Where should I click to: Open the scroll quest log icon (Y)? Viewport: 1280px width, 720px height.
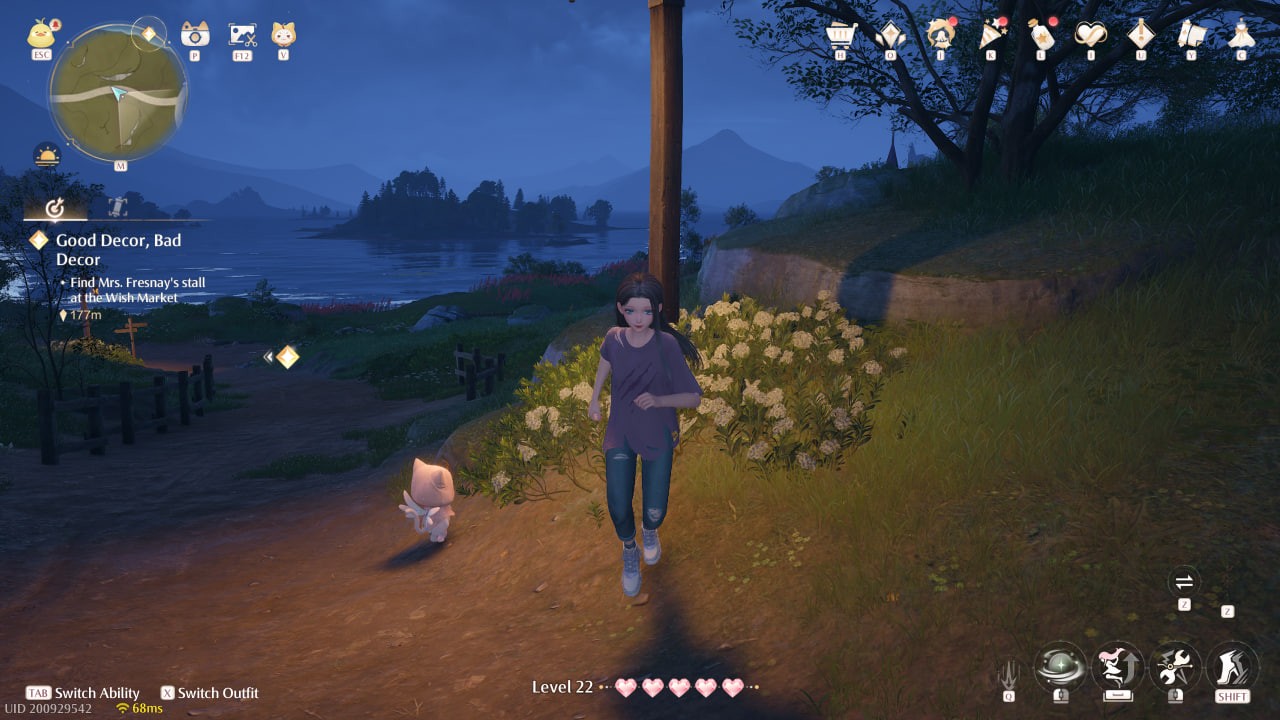(1190, 35)
